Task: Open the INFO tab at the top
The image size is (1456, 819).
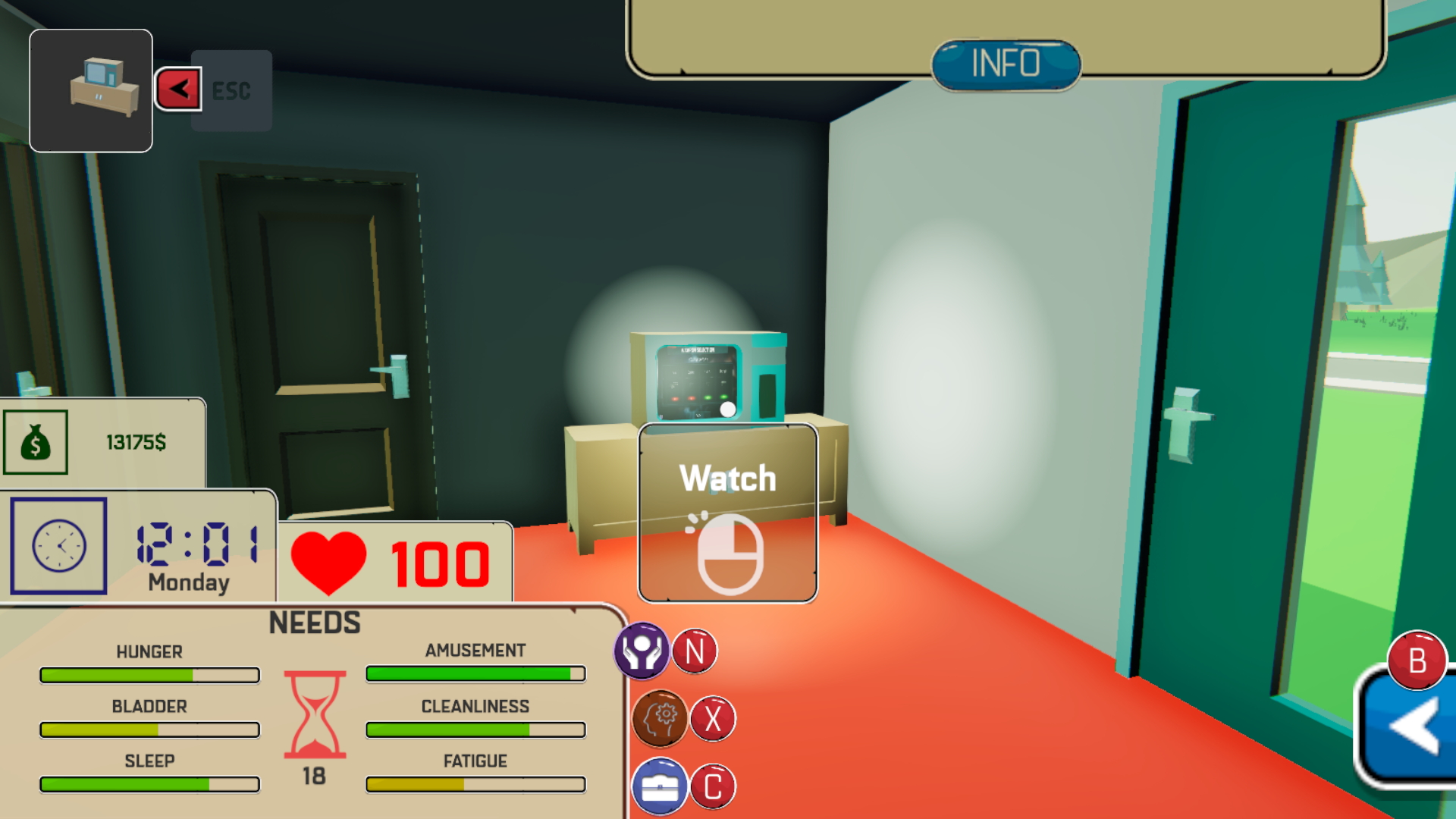Action: coord(1005,64)
